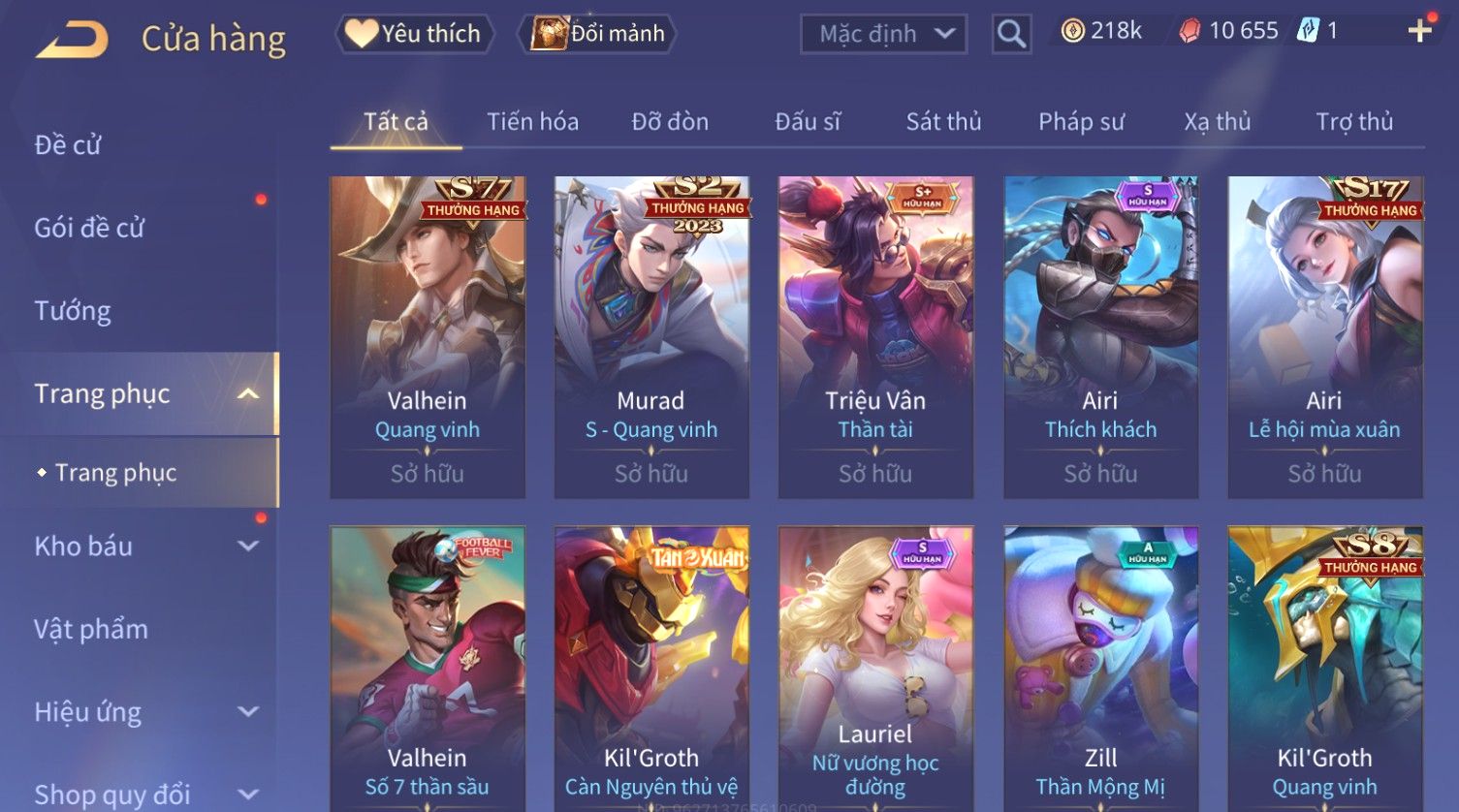1459x812 pixels.
Task: Choose the Xạ thủ tab
Action: 1217,122
